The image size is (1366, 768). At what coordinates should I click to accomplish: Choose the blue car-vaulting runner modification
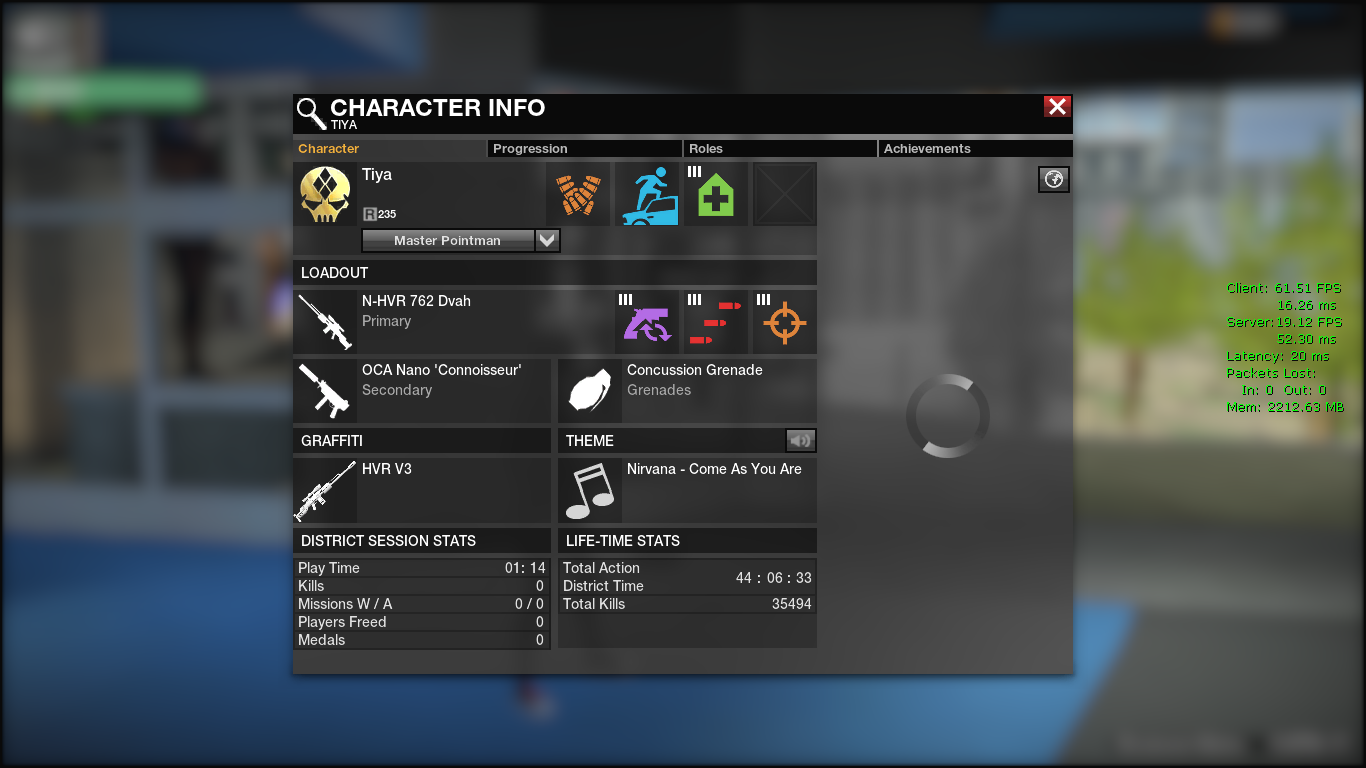coord(647,194)
